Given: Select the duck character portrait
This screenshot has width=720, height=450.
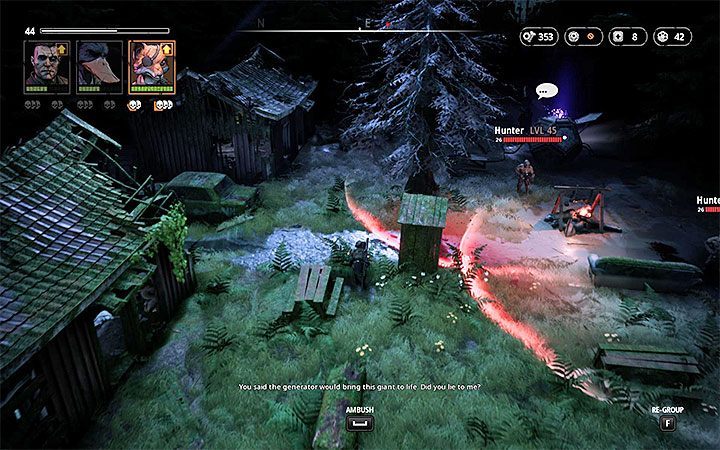Looking at the screenshot, I should click(x=99, y=67).
